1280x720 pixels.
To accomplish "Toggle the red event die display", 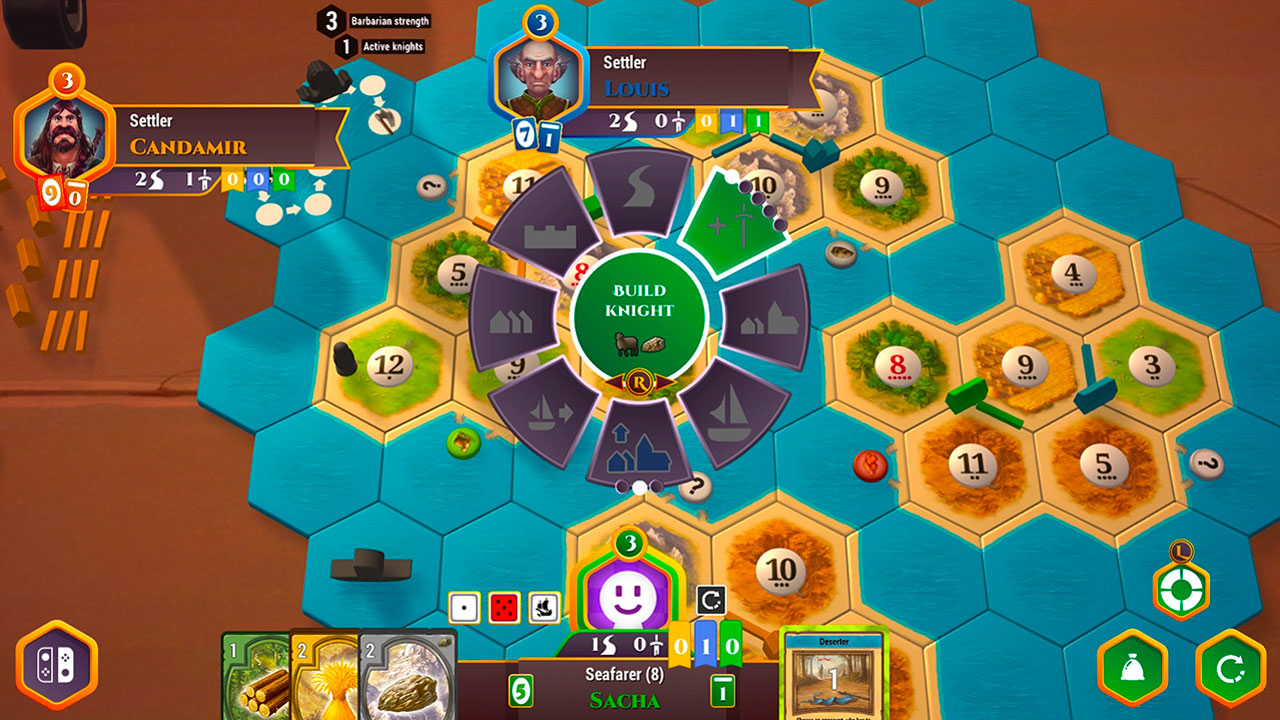I will (x=502, y=607).
